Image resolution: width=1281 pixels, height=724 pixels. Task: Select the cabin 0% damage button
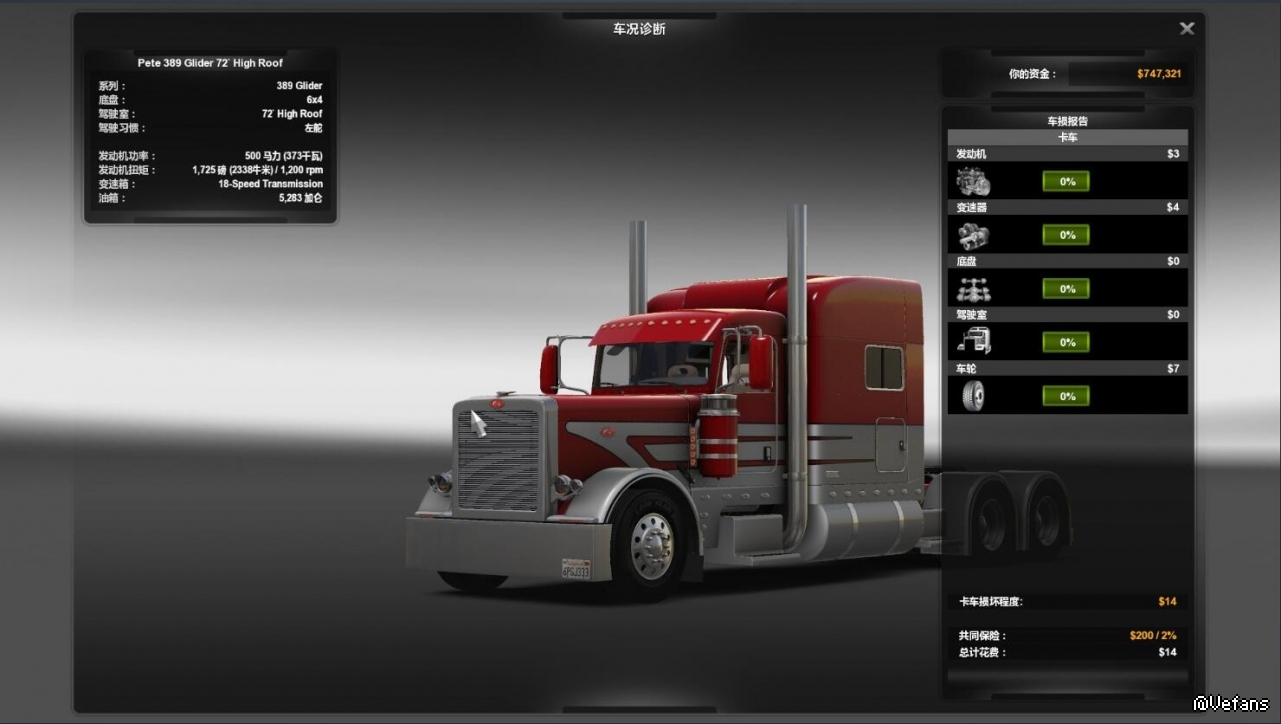coord(1066,343)
